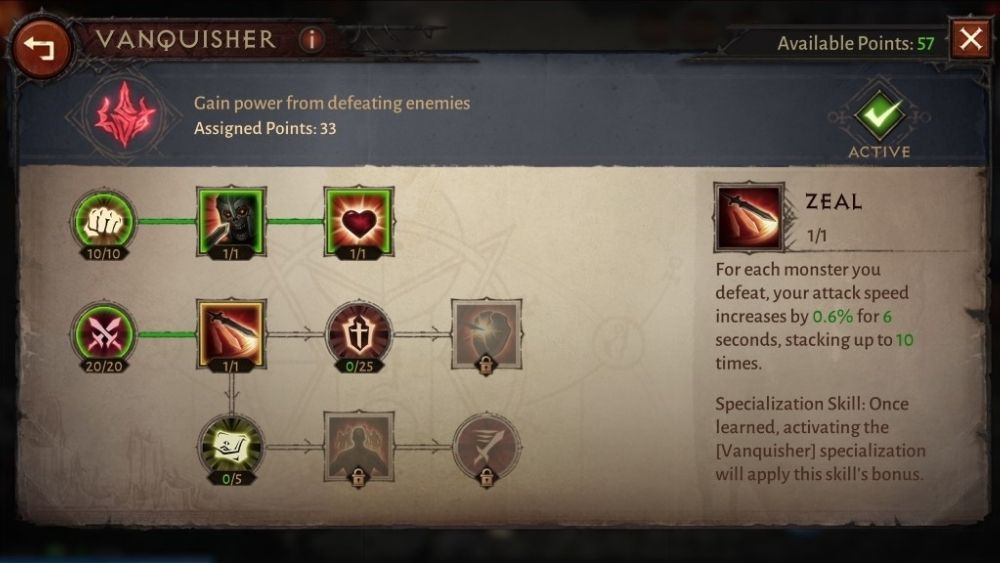Select the locked silhouette figure node
The image size is (1000, 563).
[x=358, y=445]
